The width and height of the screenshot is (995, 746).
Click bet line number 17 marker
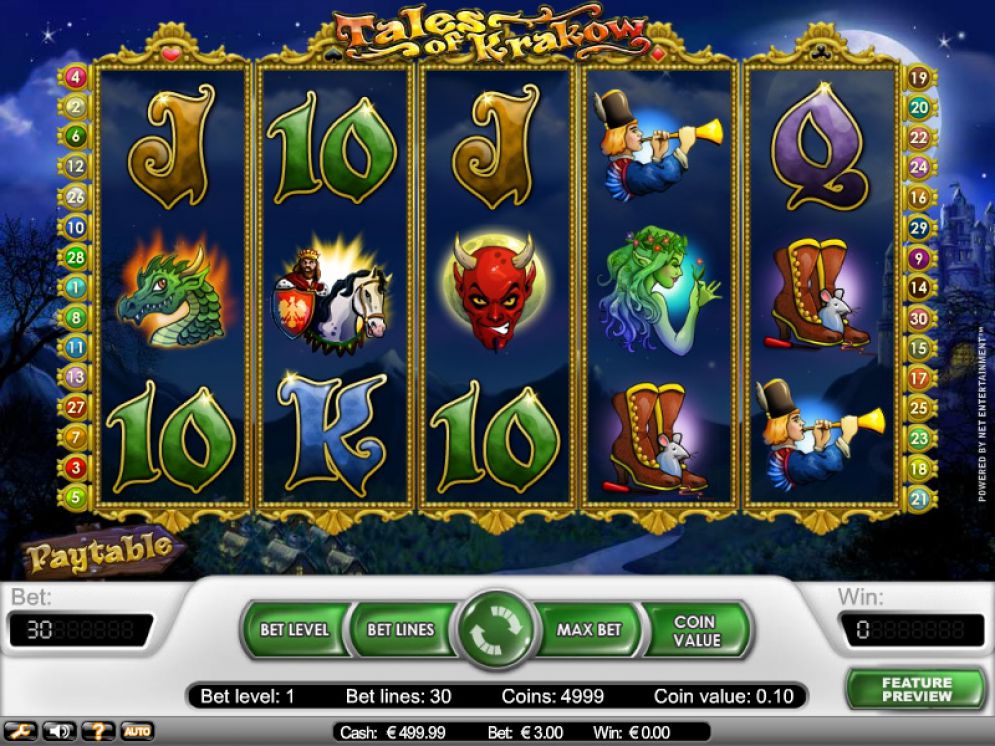click(x=919, y=377)
